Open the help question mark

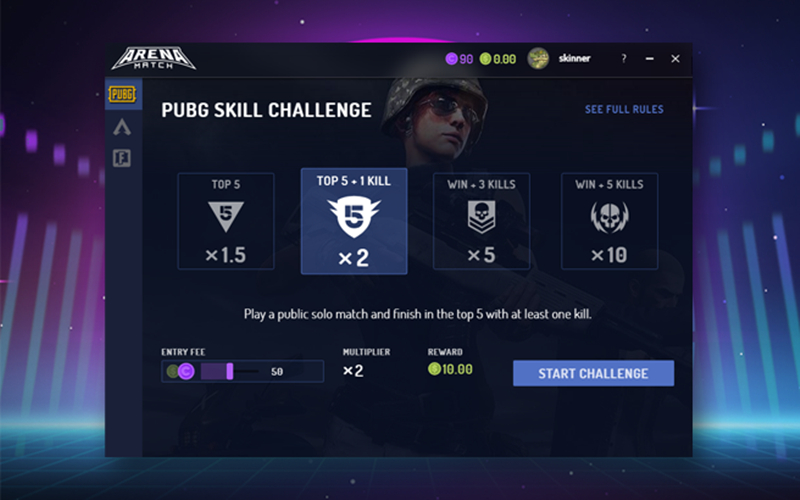(624, 58)
